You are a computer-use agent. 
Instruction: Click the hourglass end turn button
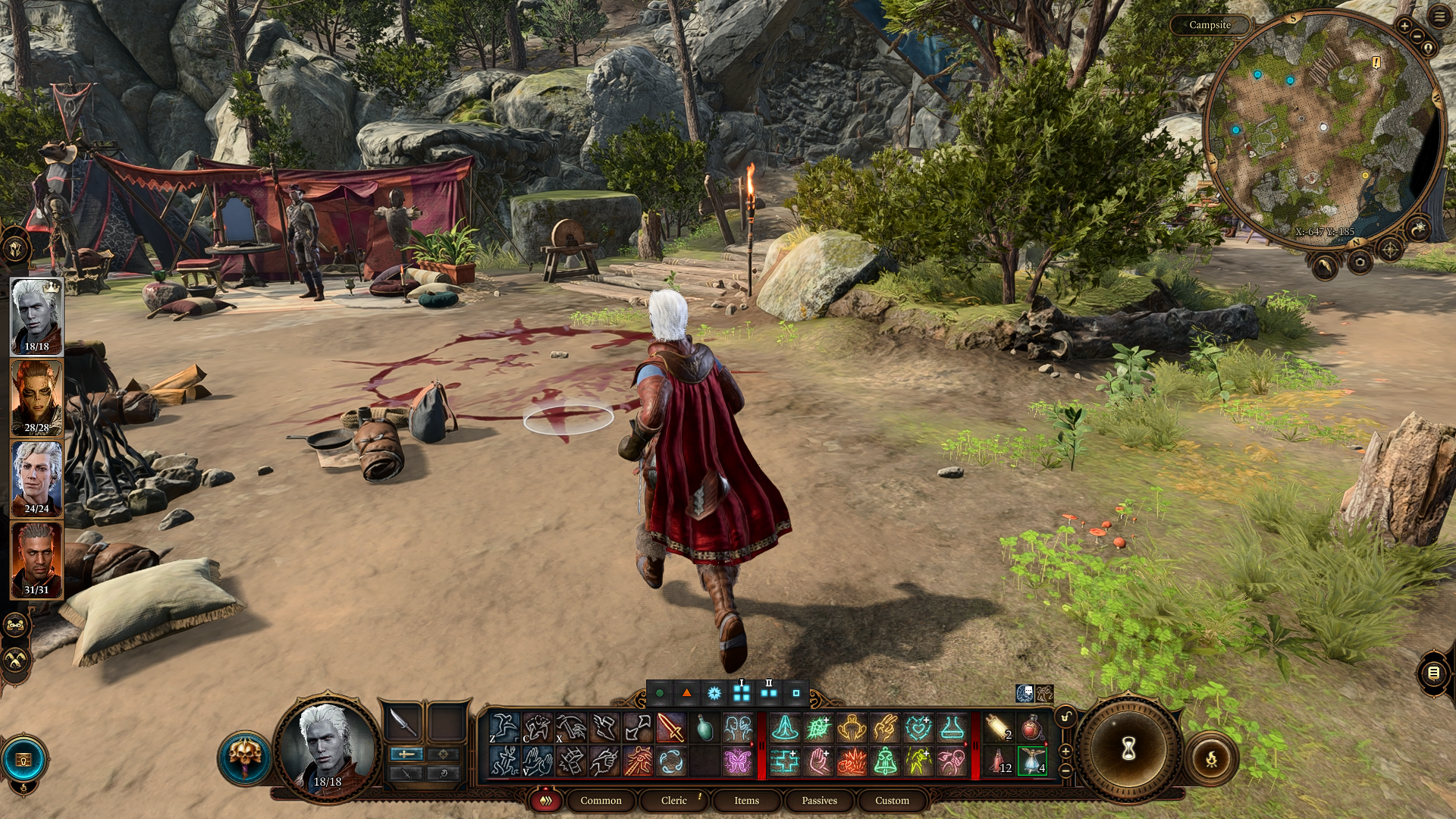1128,749
